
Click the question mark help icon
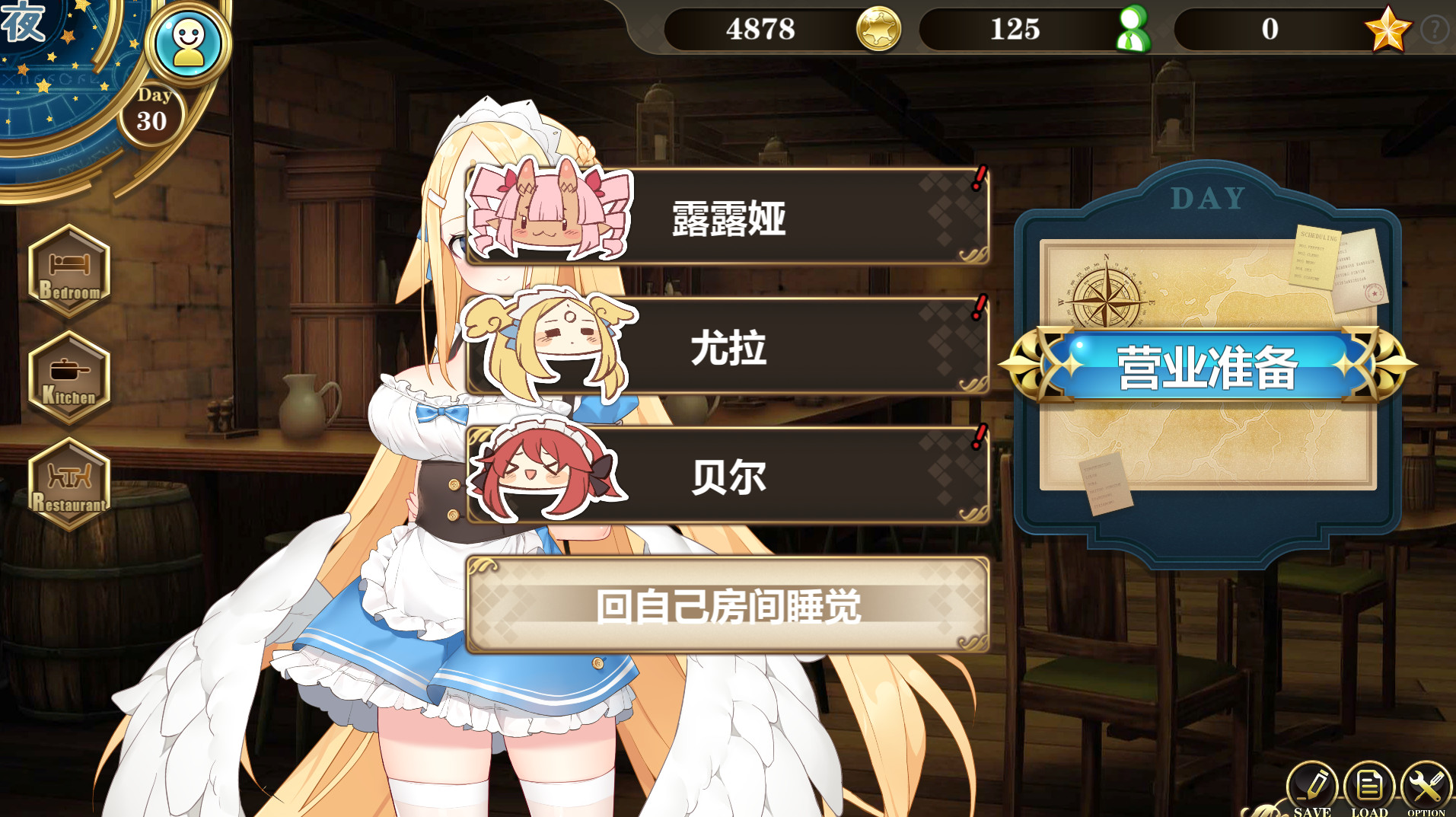tap(1435, 30)
